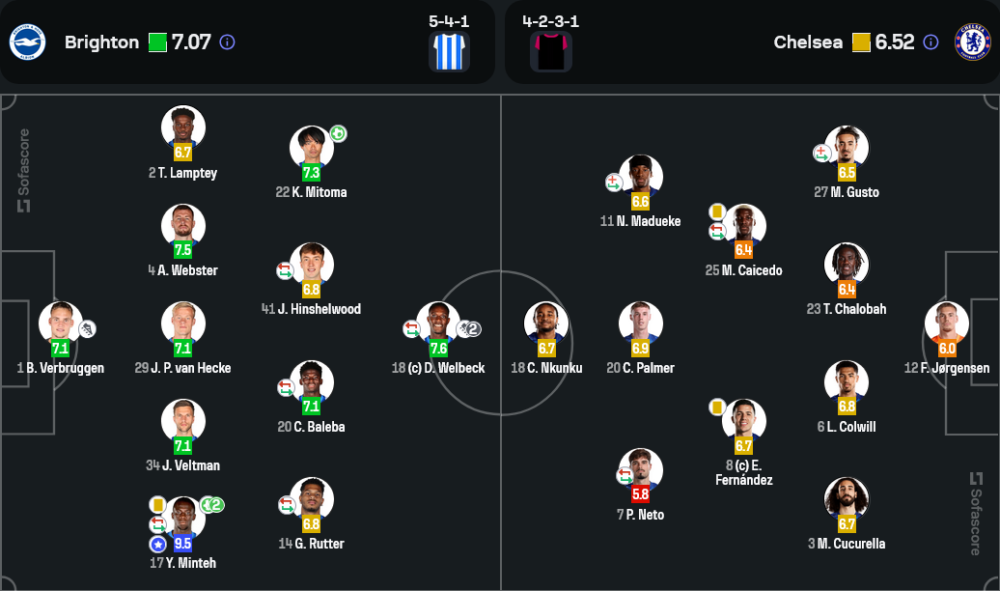Open Brighton team page via club crest

[27, 42]
